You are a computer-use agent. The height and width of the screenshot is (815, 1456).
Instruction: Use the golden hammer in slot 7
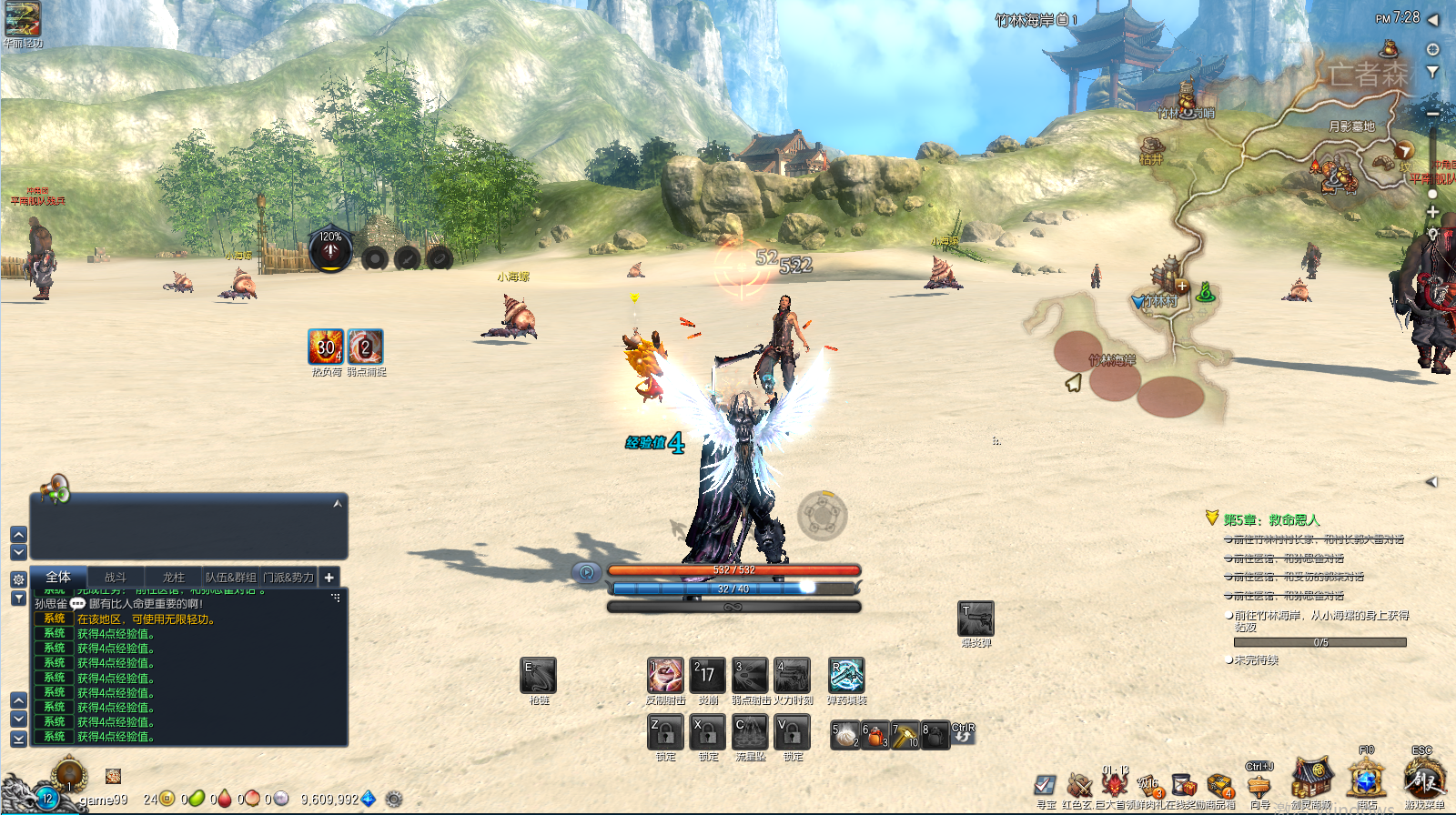coord(905,735)
